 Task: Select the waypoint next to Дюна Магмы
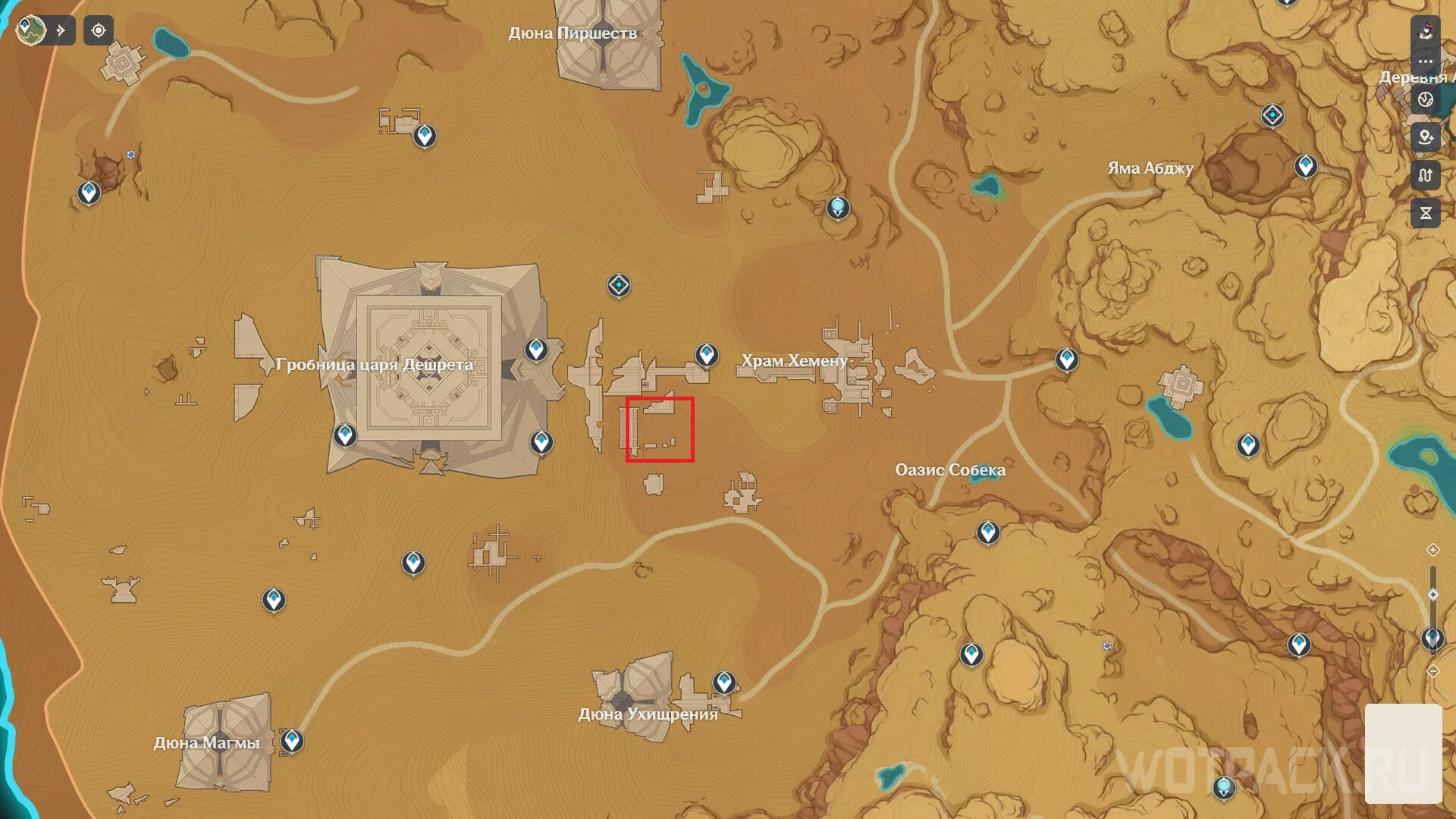(x=292, y=740)
